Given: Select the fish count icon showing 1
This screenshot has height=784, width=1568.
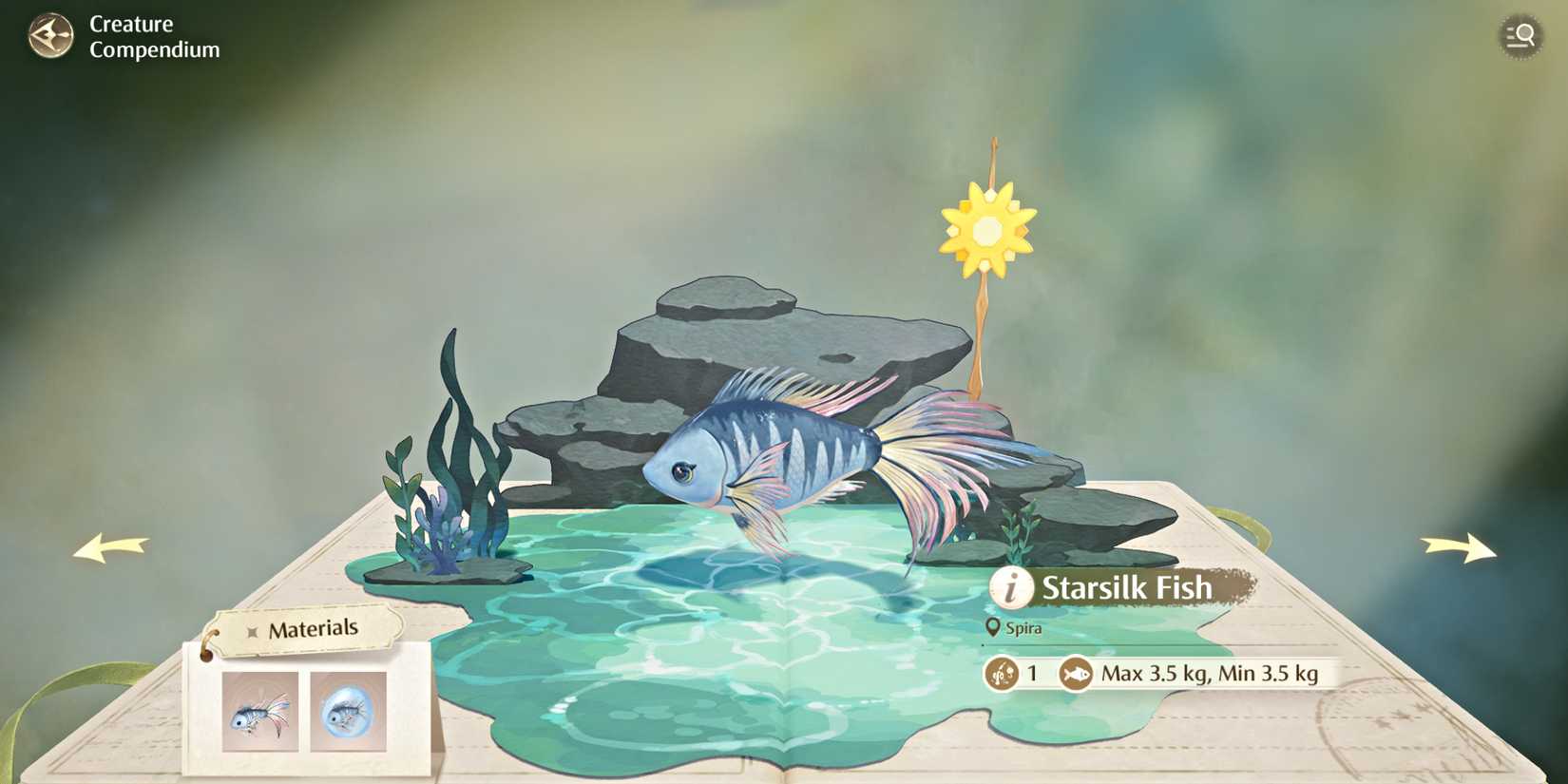Looking at the screenshot, I should 1001,672.
